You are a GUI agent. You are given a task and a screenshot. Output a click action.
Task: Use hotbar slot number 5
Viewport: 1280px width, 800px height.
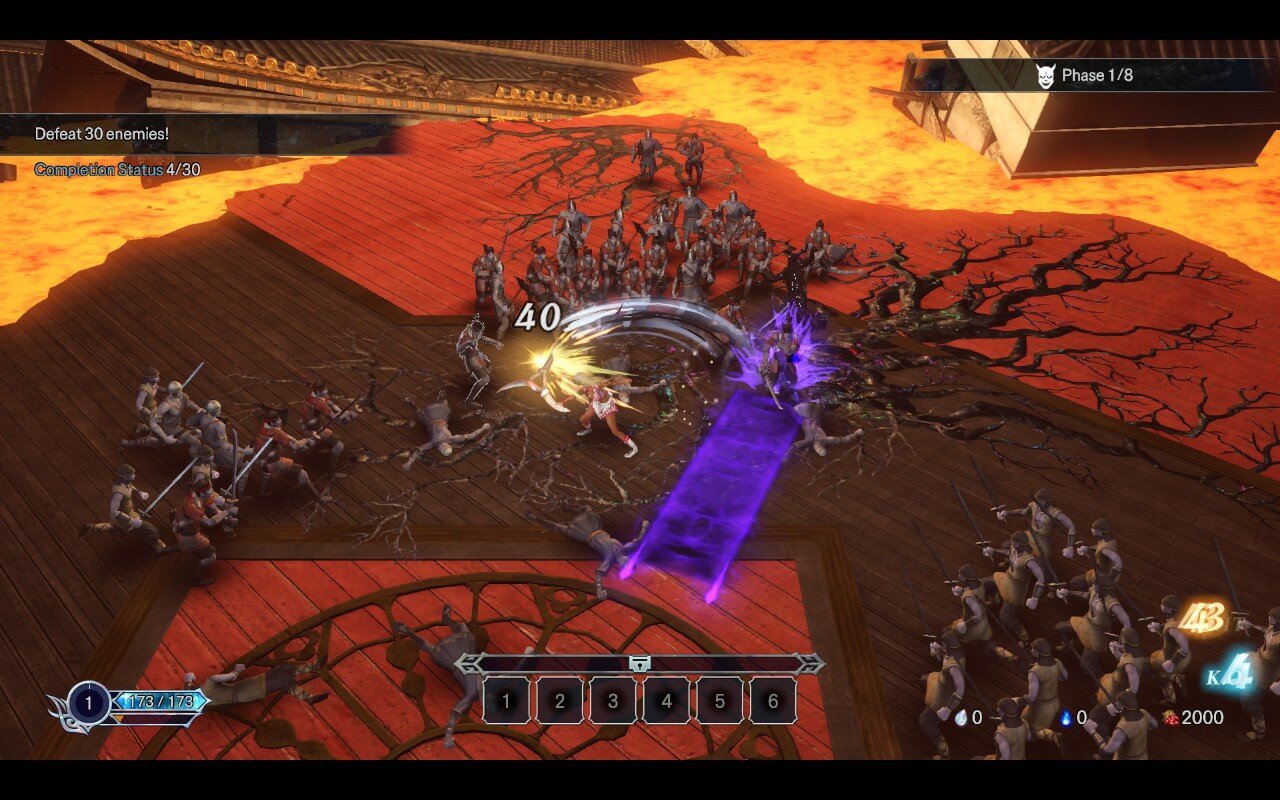pos(720,701)
